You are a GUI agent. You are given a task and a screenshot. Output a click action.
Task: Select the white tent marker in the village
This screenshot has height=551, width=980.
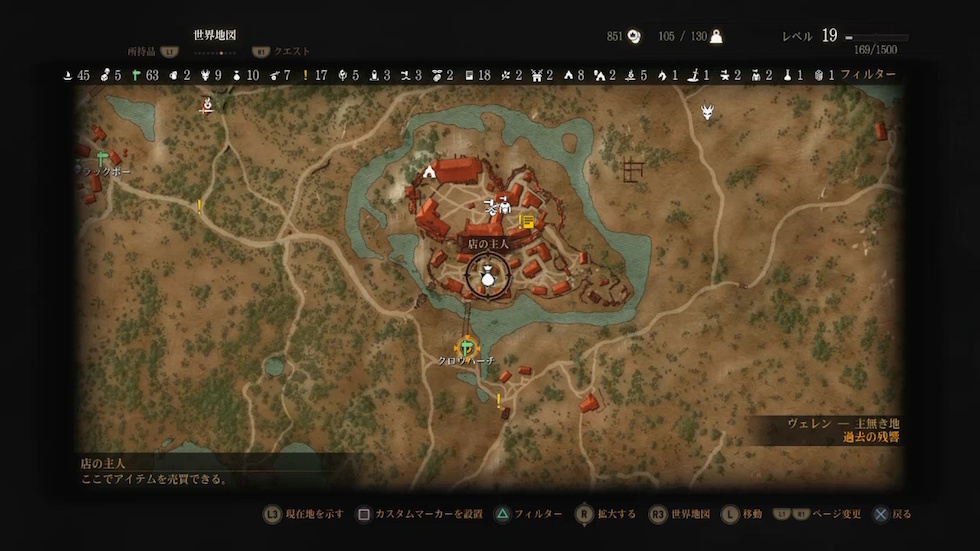(x=430, y=171)
